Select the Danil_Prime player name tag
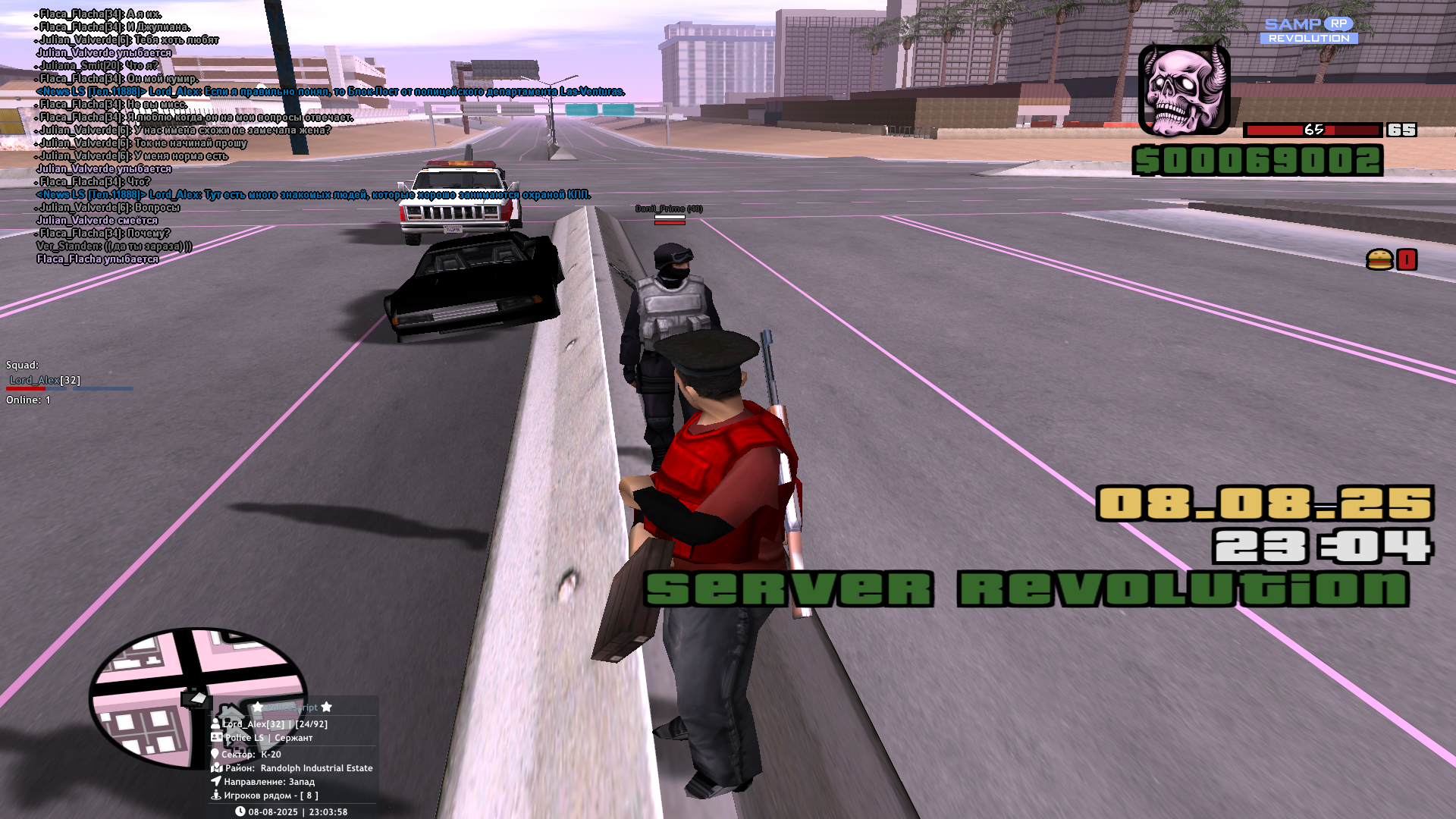Screen dimensions: 1456x819 tap(669, 209)
